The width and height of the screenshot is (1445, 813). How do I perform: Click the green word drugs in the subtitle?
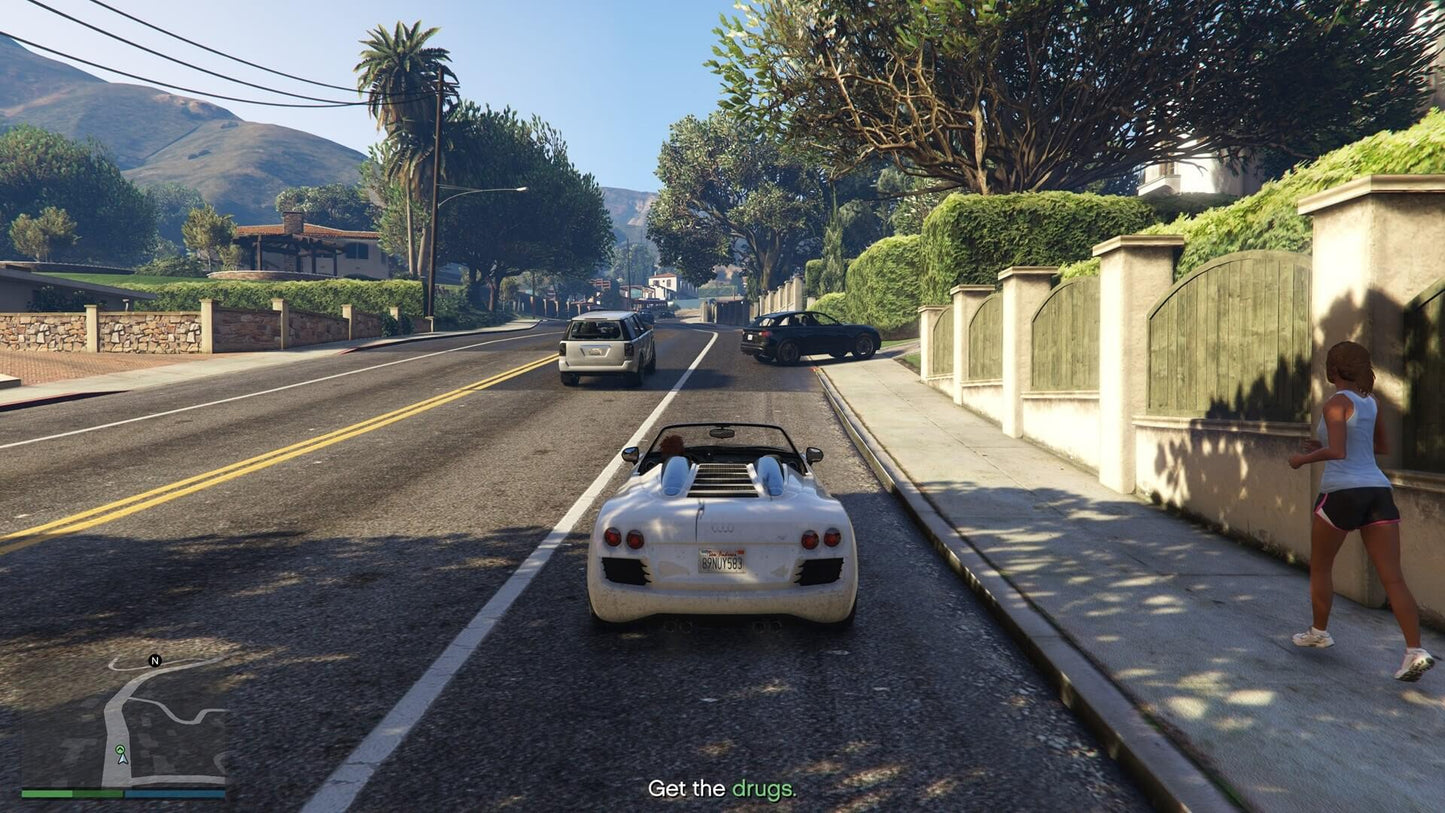click(765, 787)
